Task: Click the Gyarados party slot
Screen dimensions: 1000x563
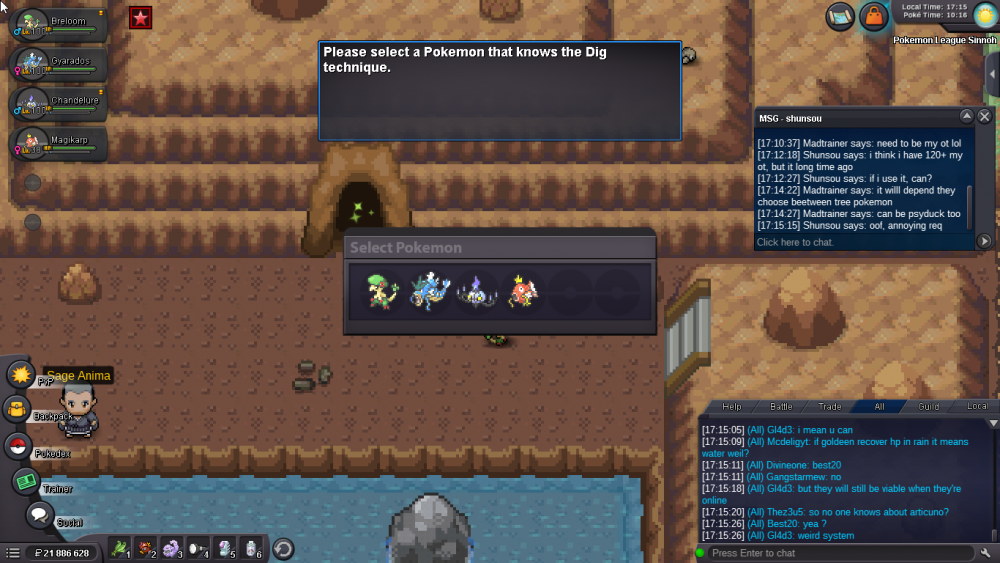Action: (55, 65)
